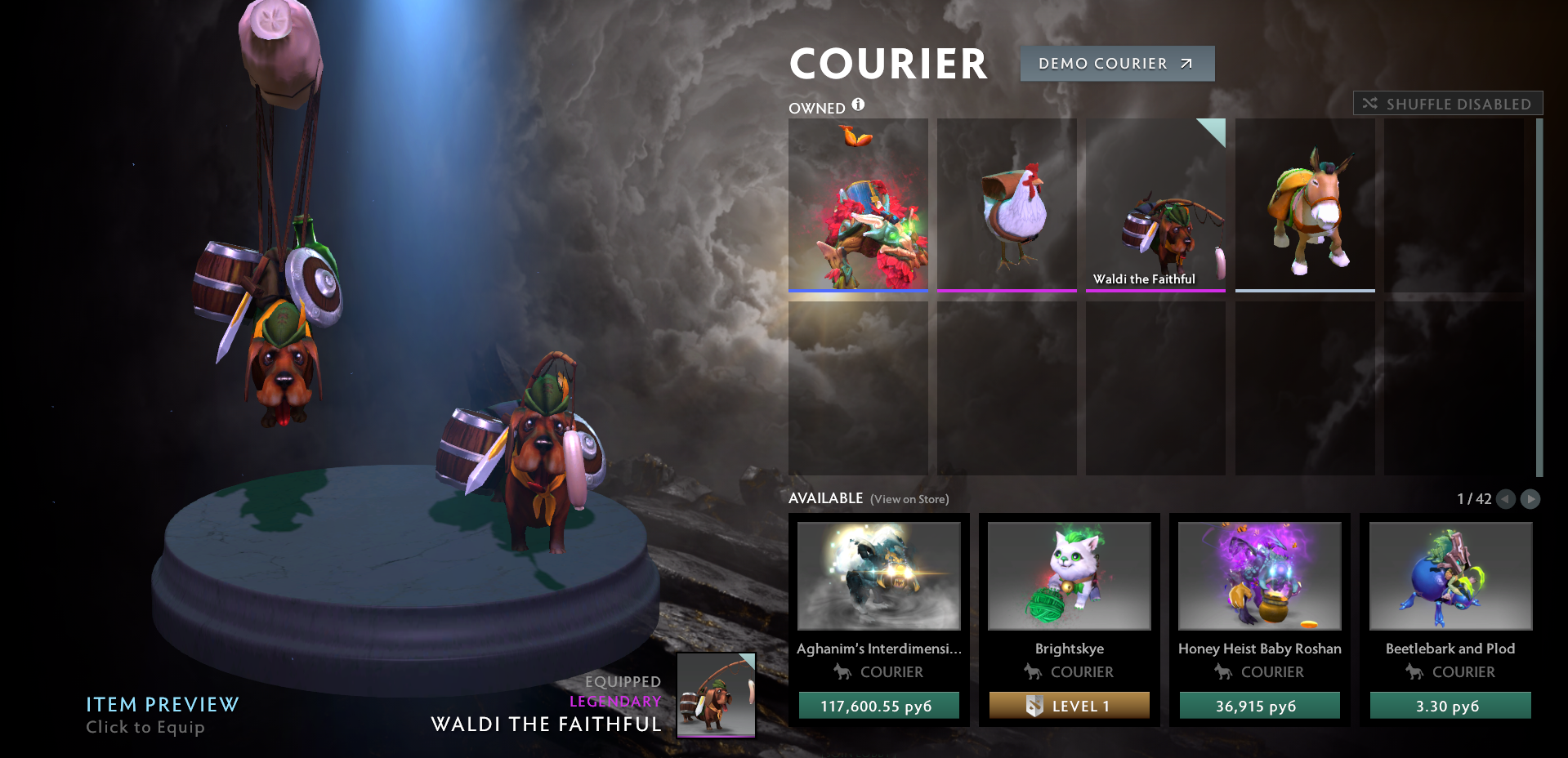
Task: Select Waldi the Faithful in owned couriers
Action: click(x=1155, y=205)
